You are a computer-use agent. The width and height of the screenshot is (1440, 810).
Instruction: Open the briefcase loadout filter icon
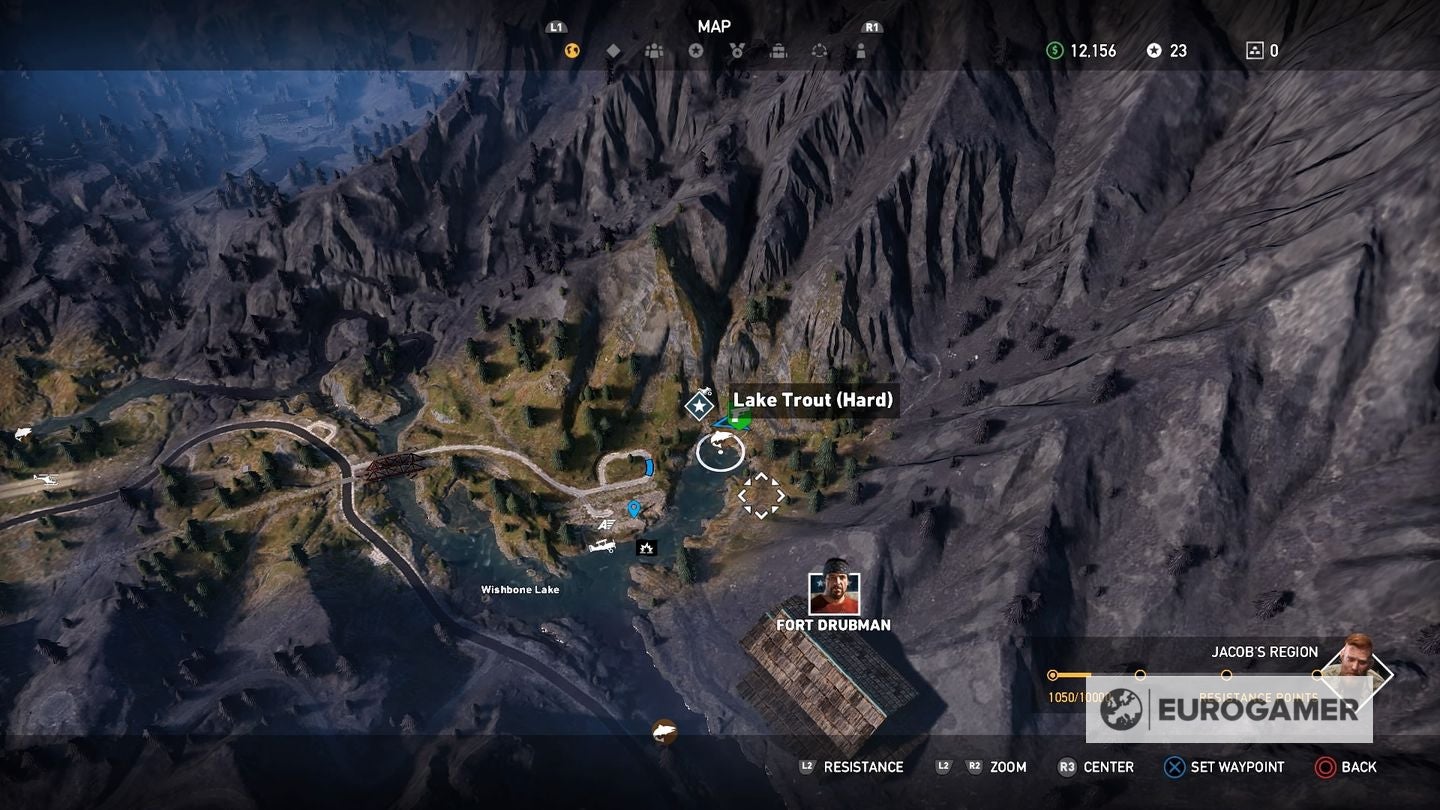coord(779,48)
